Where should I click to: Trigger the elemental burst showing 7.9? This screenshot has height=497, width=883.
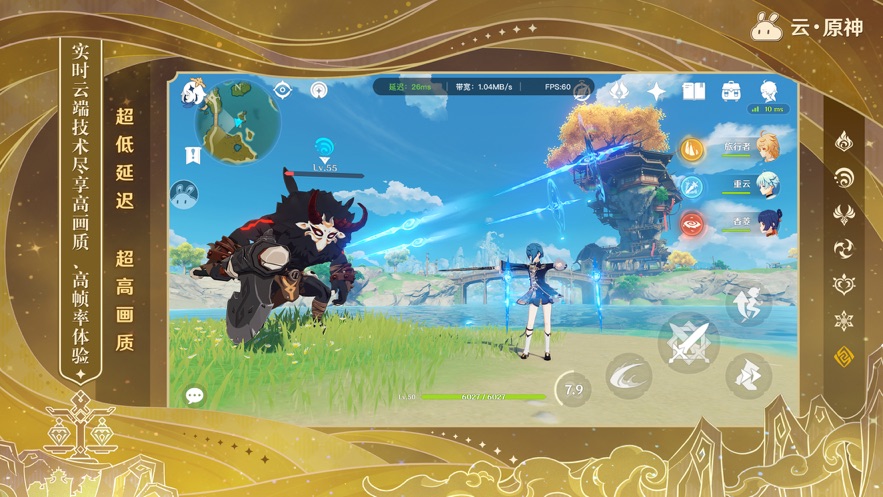pos(573,389)
